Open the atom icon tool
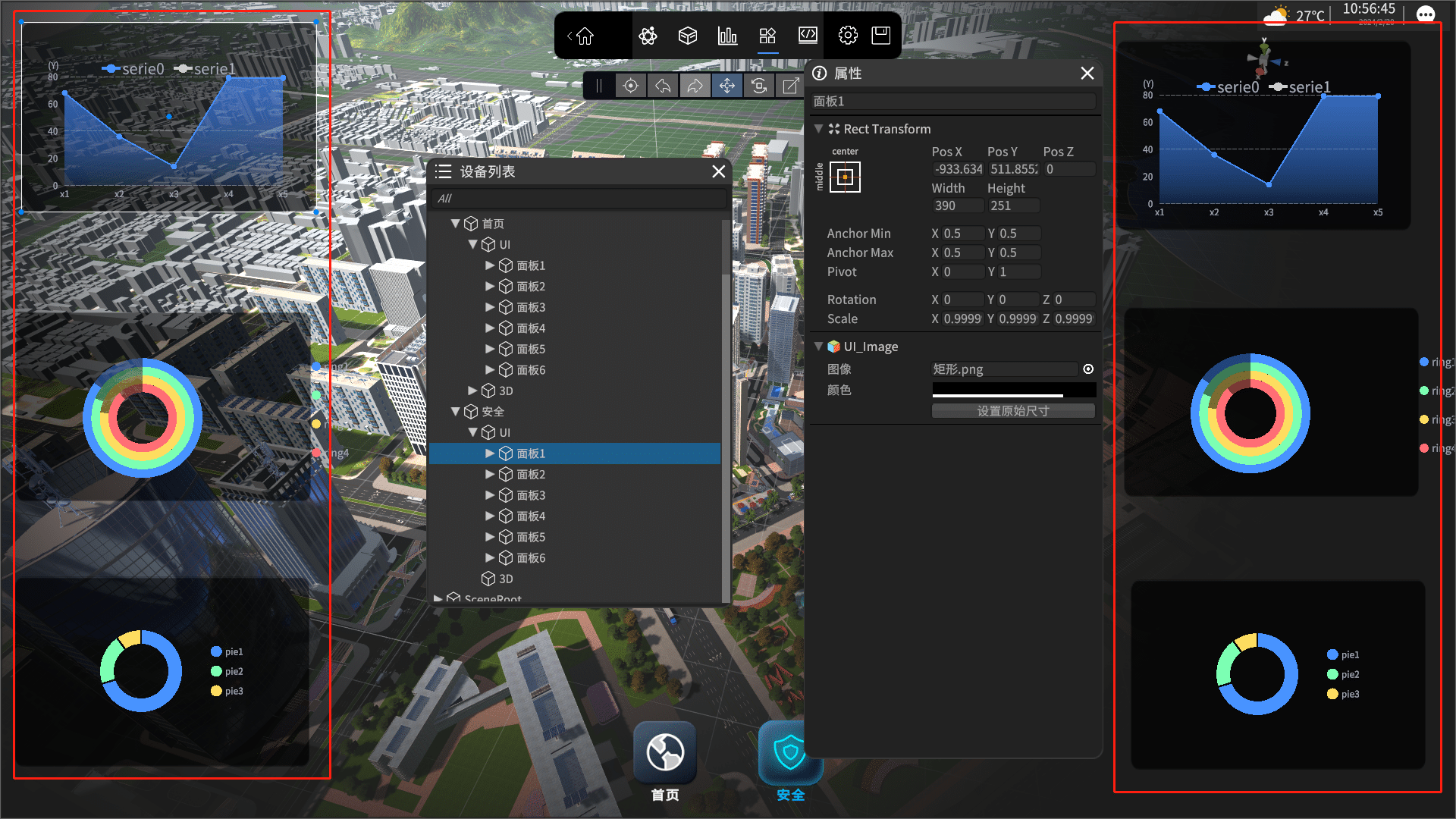The height and width of the screenshot is (819, 1456). pyautogui.click(x=648, y=36)
